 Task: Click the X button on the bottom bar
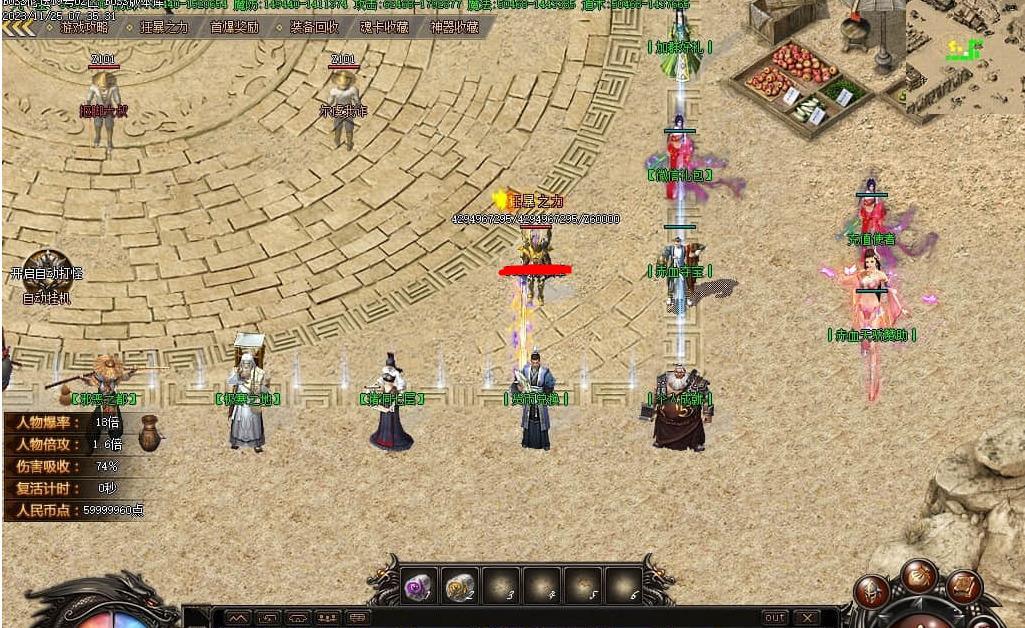(807, 618)
